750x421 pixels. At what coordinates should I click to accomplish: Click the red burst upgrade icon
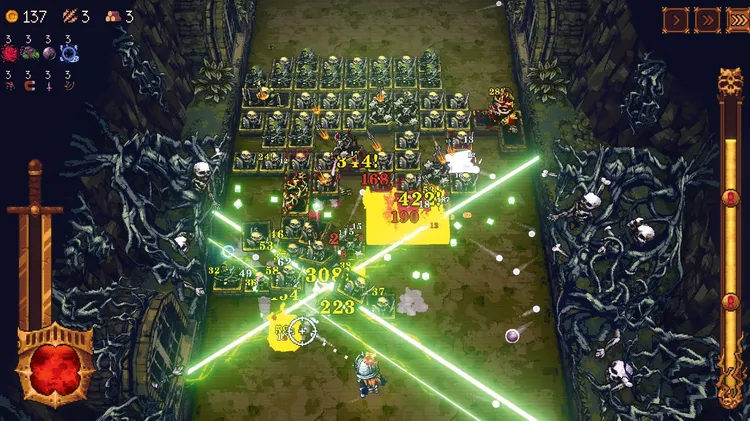tap(10, 53)
